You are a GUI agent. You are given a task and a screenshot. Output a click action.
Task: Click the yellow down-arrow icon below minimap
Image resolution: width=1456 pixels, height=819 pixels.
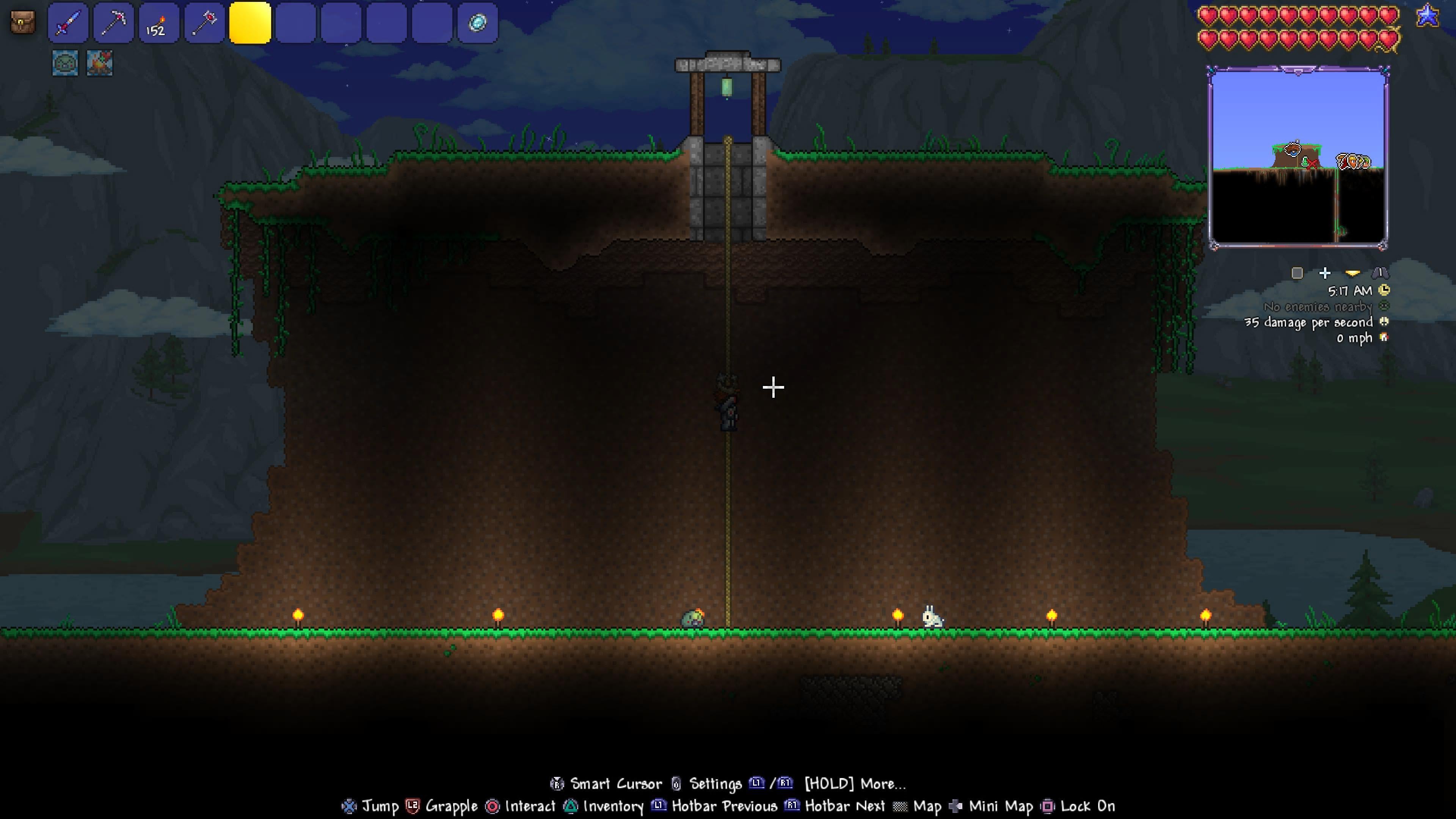point(1352,273)
